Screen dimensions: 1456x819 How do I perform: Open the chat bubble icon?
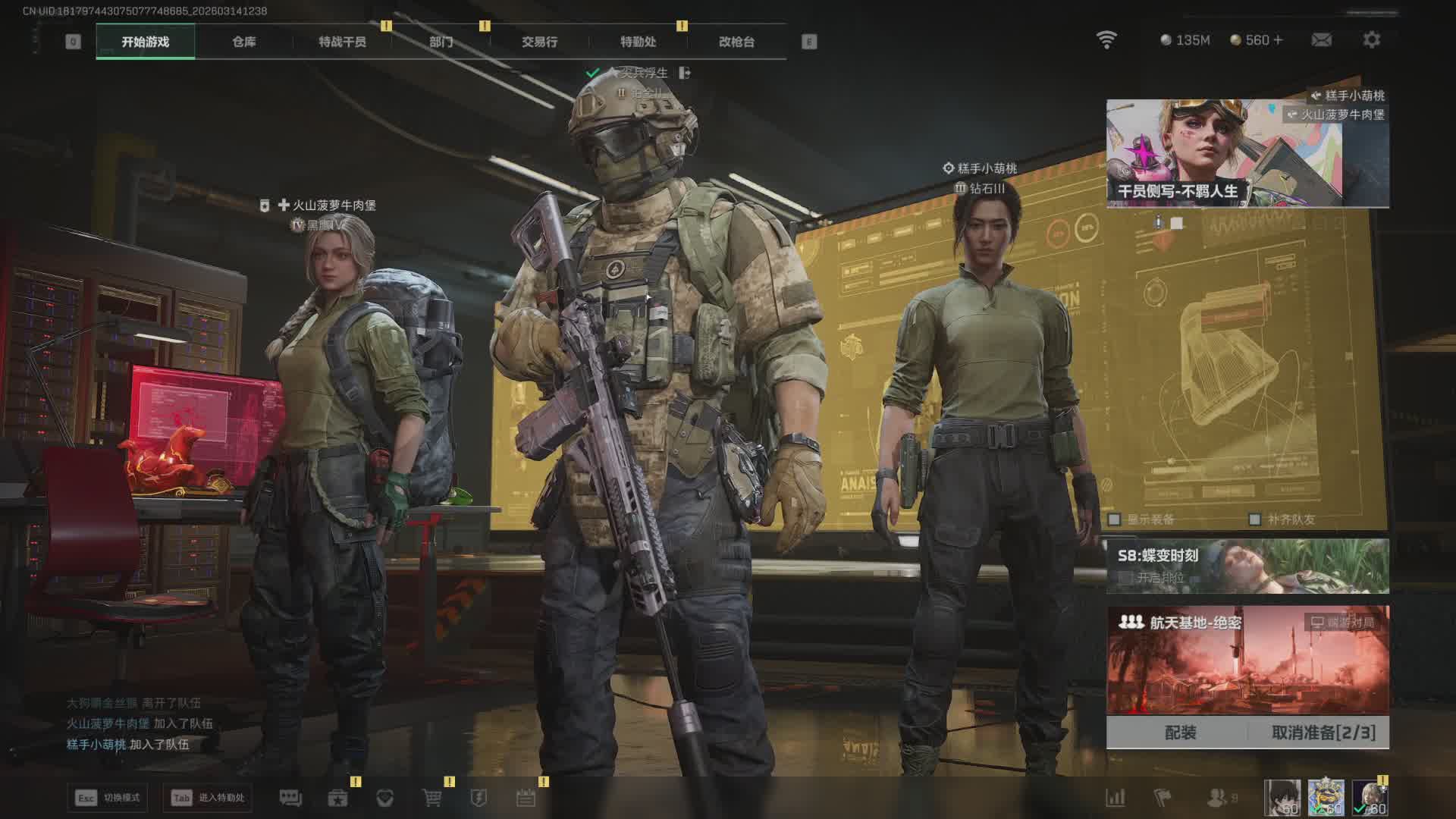click(x=290, y=798)
